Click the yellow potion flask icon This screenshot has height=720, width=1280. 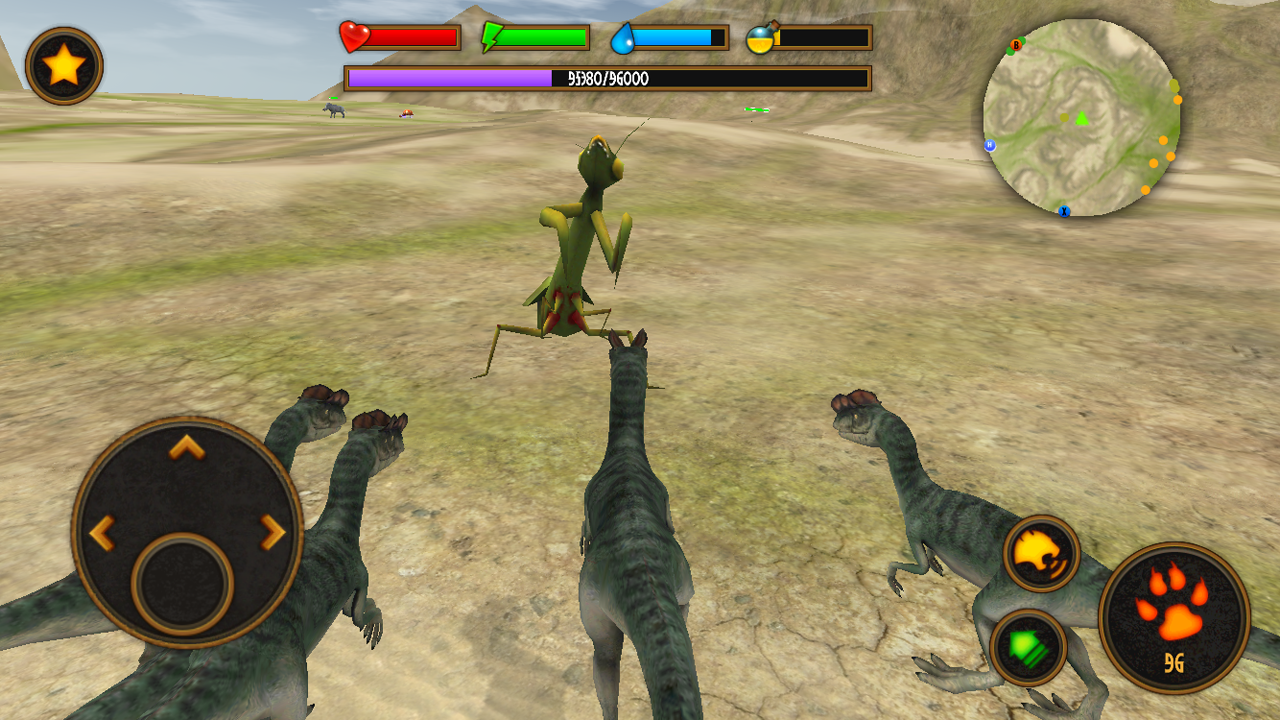point(762,40)
